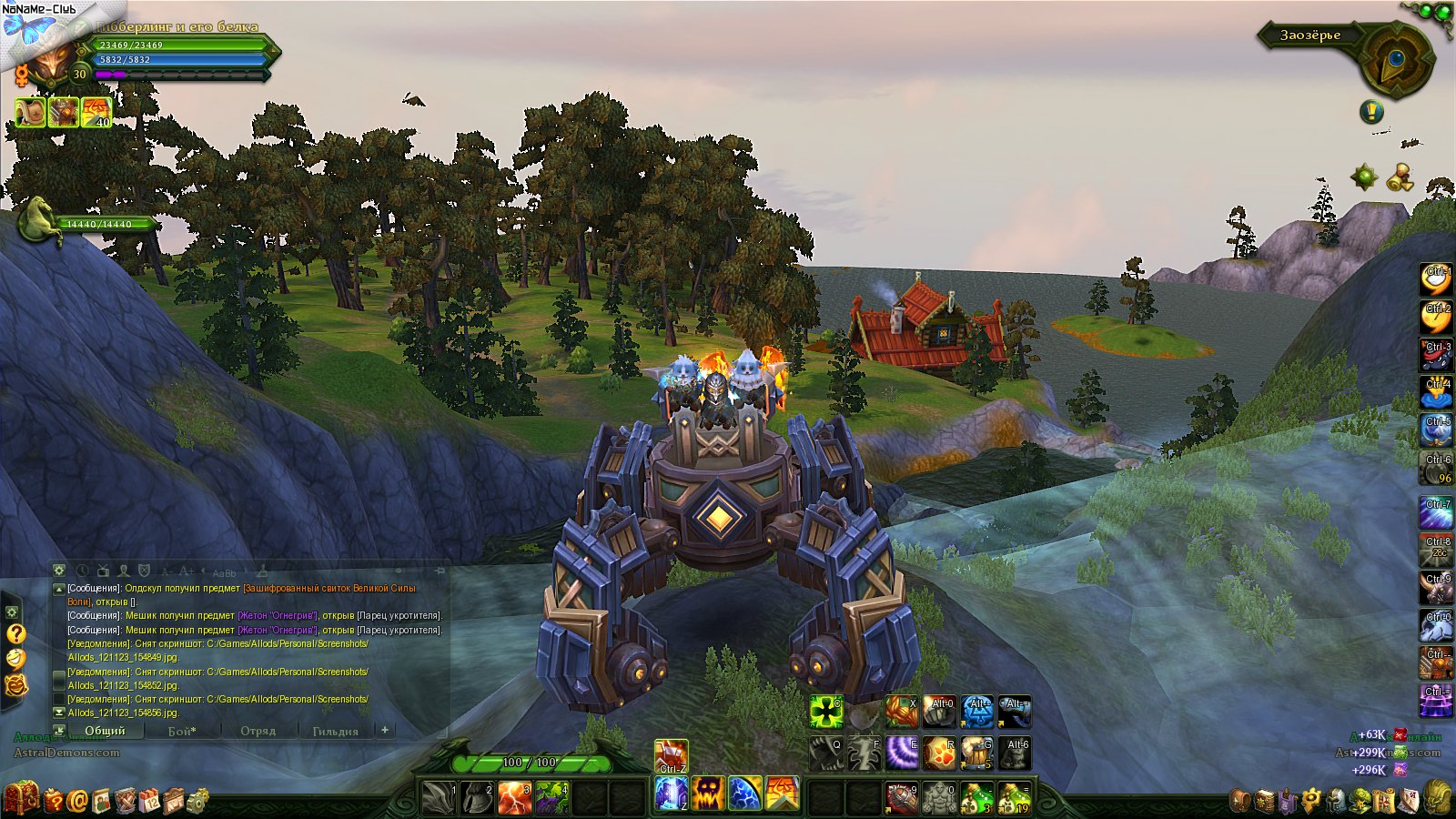The width and height of the screenshot is (1456, 819).
Task: Open the brown leather bag inventory icon
Action: pyautogui.click(x=1240, y=801)
